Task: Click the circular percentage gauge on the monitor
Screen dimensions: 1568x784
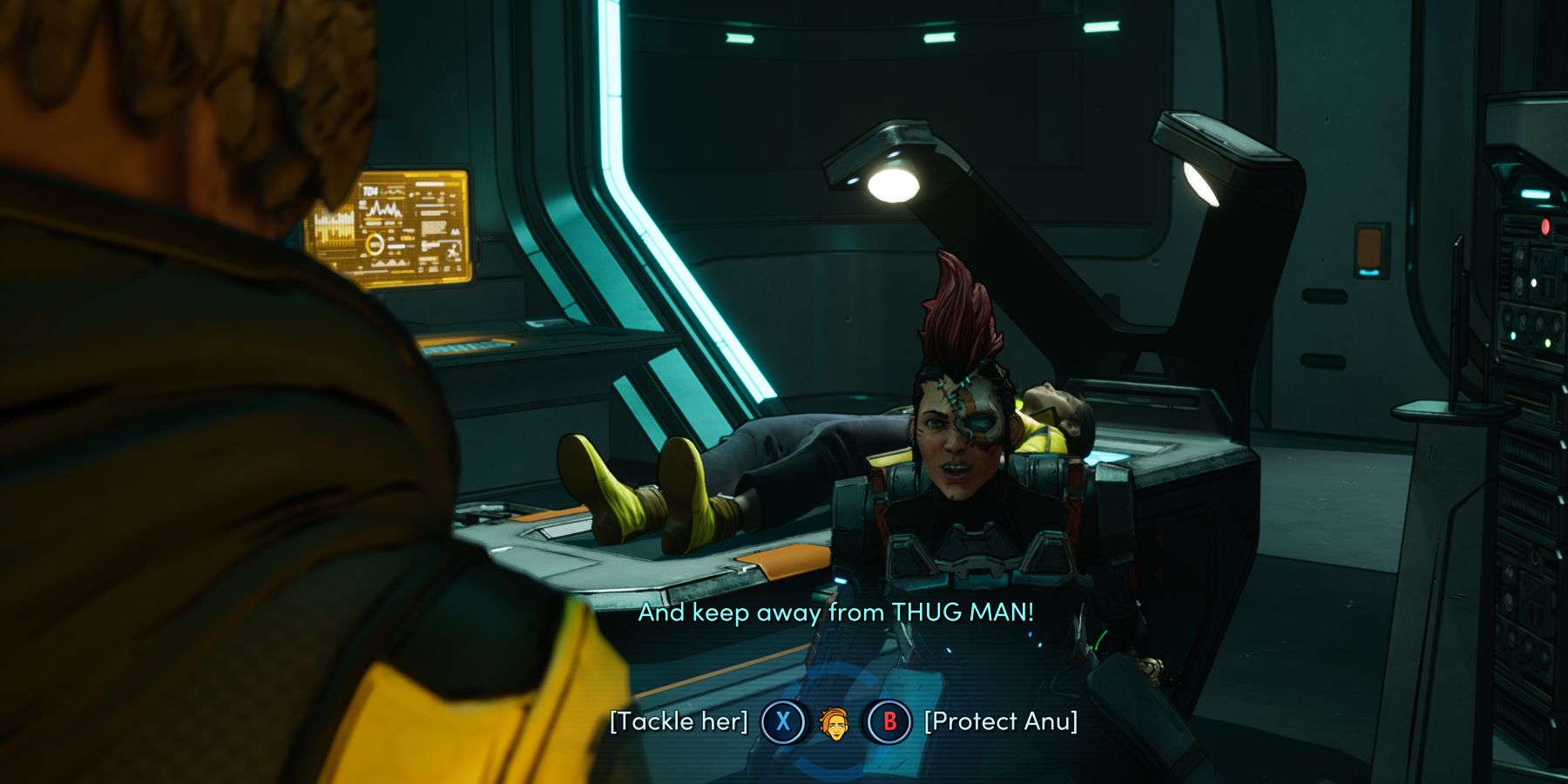Action: [x=375, y=244]
